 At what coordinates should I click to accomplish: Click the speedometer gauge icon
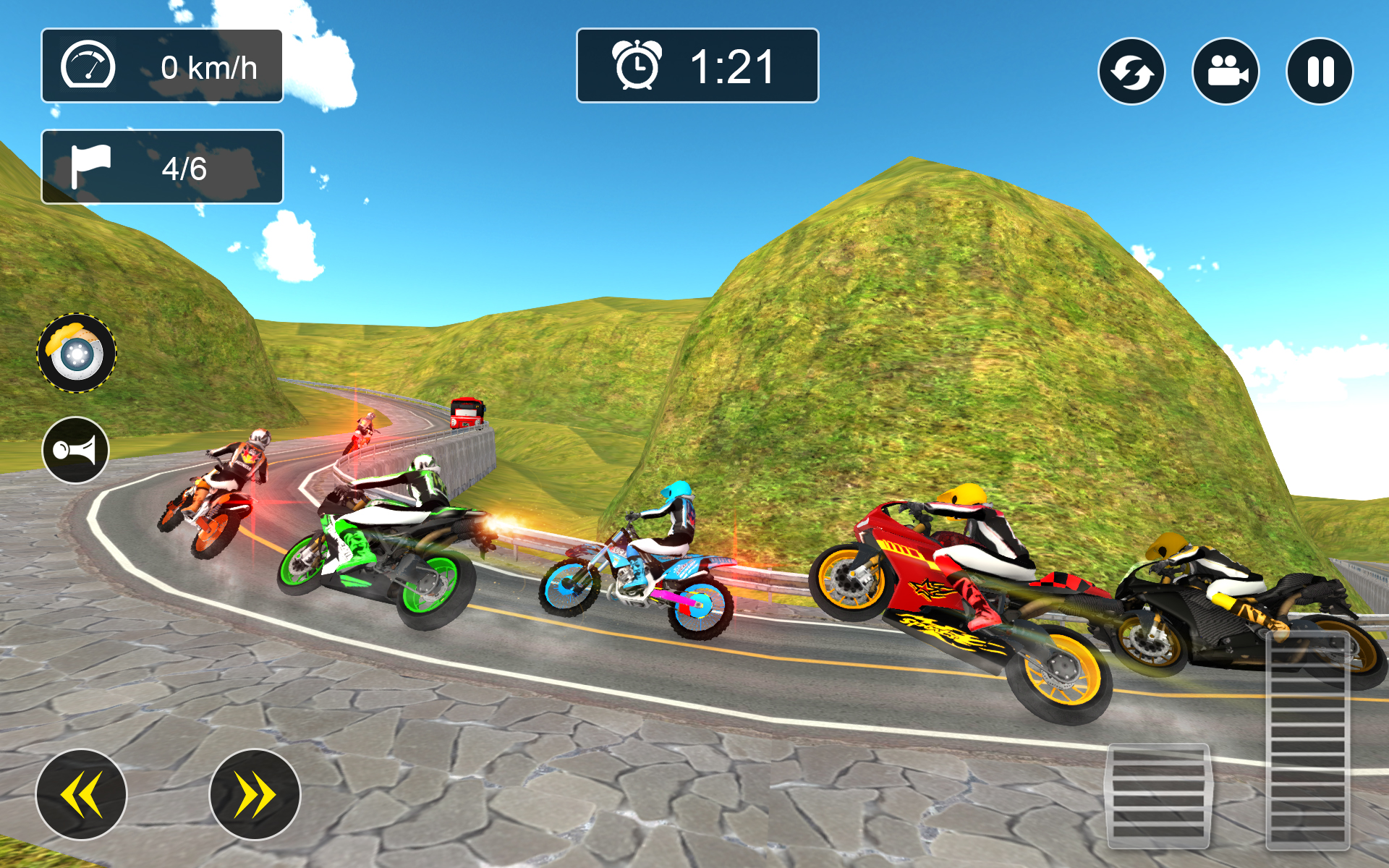(89, 65)
